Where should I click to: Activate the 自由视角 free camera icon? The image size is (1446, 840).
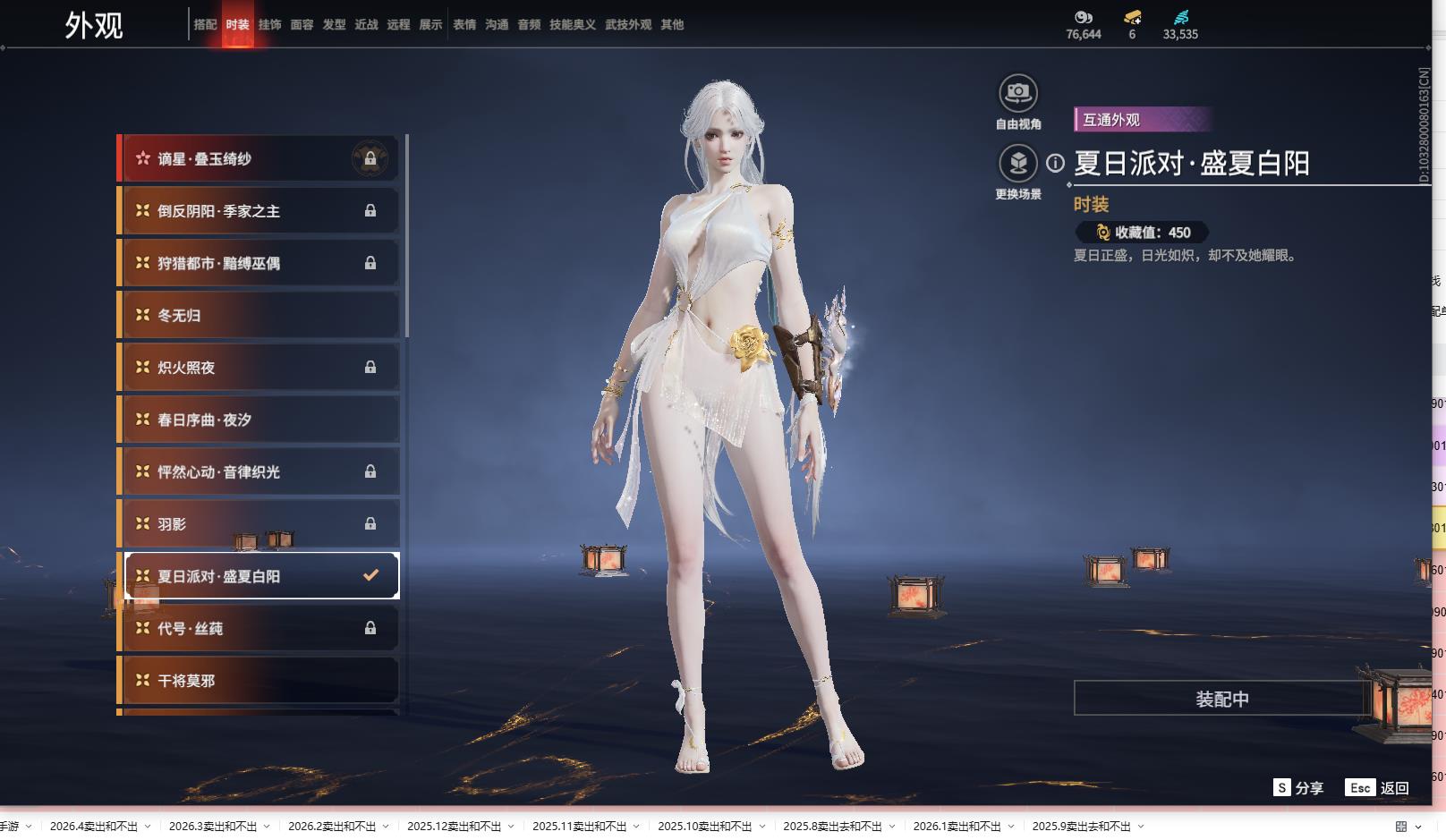[1018, 93]
